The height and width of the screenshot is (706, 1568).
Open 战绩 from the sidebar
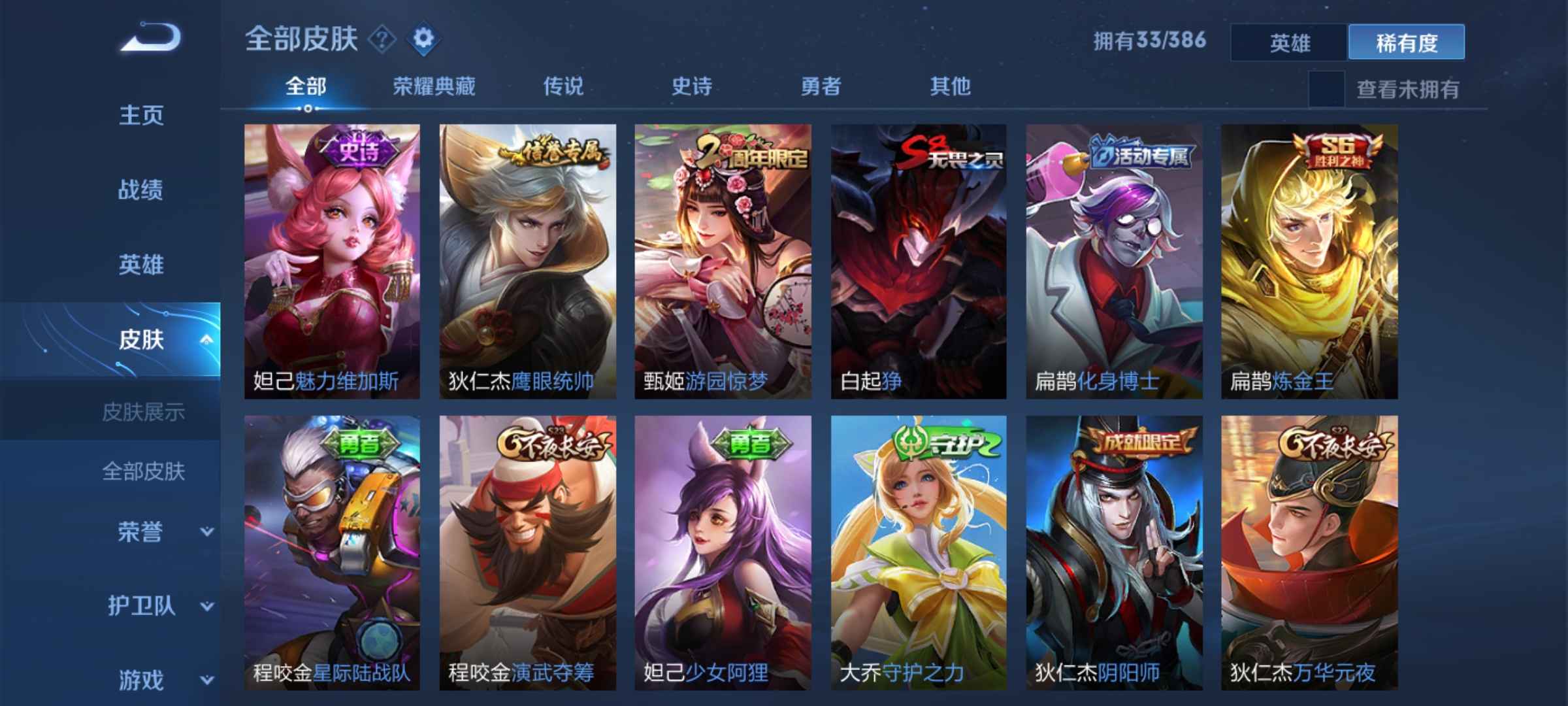click(140, 190)
